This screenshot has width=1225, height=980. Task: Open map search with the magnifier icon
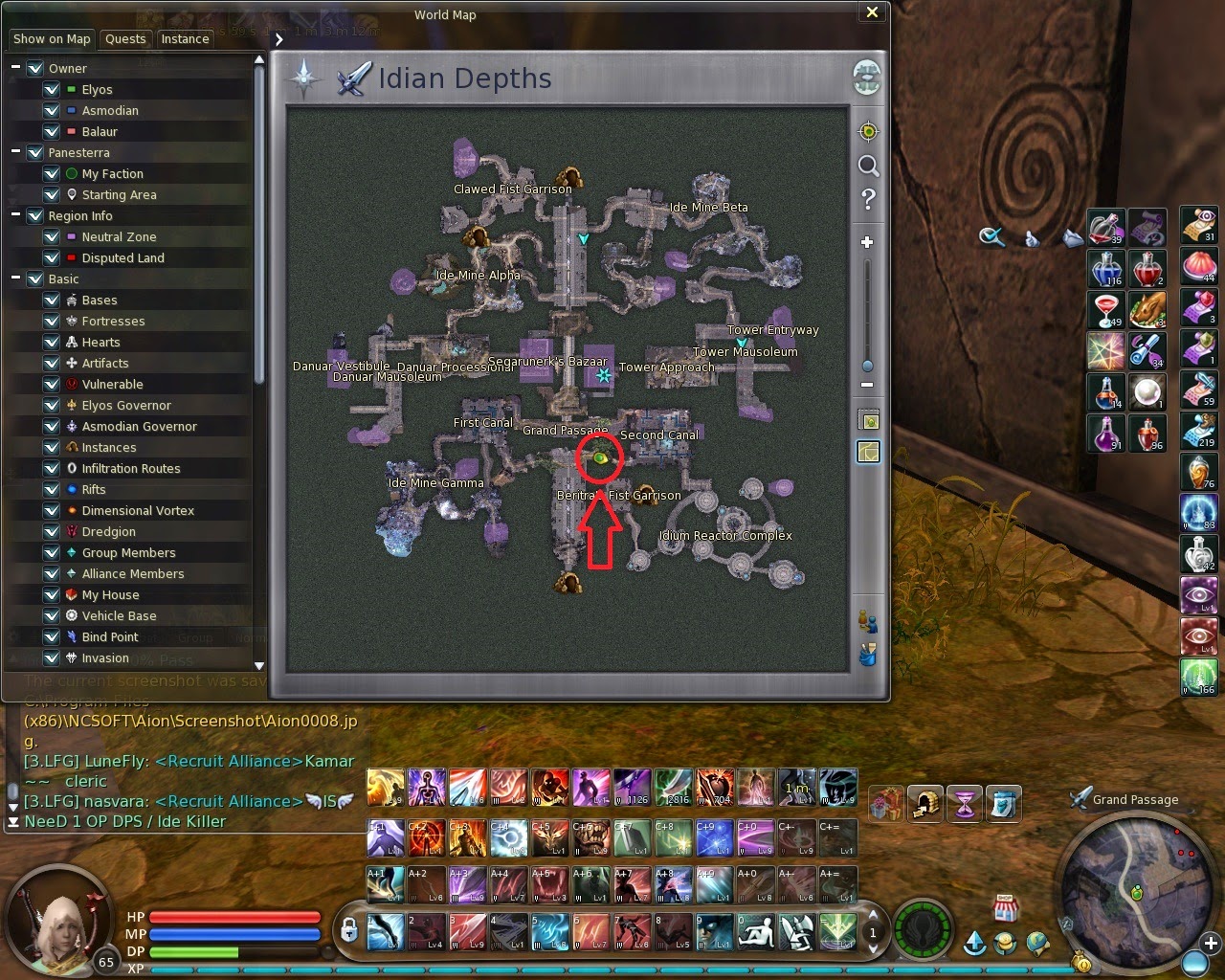coord(867,166)
